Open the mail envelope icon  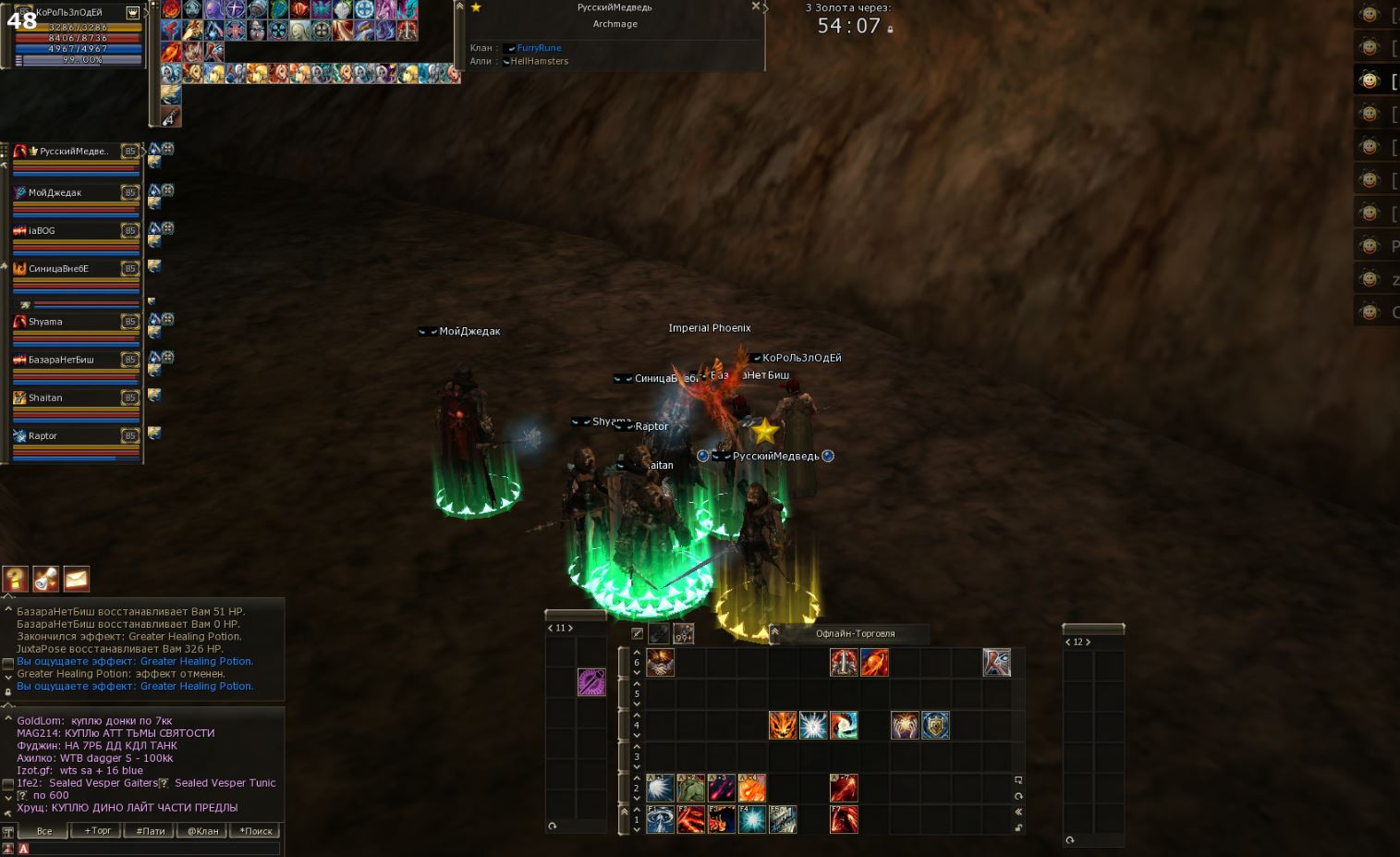pyautogui.click(x=77, y=579)
